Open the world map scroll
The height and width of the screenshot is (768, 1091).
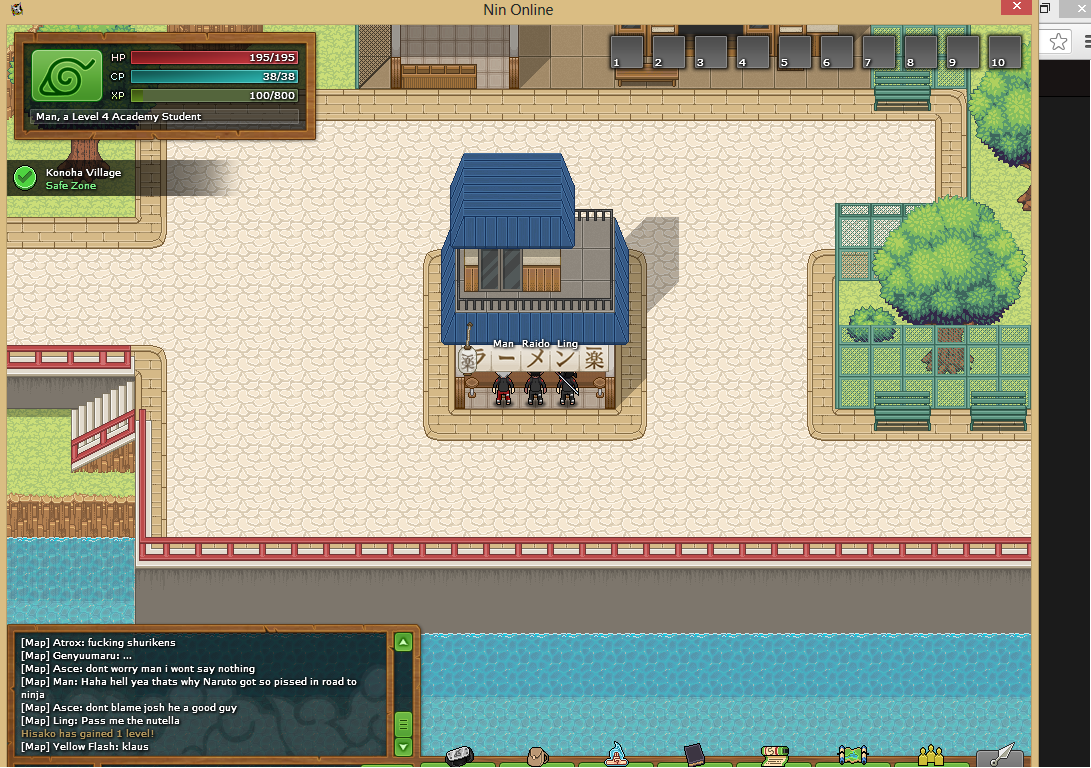(852, 756)
